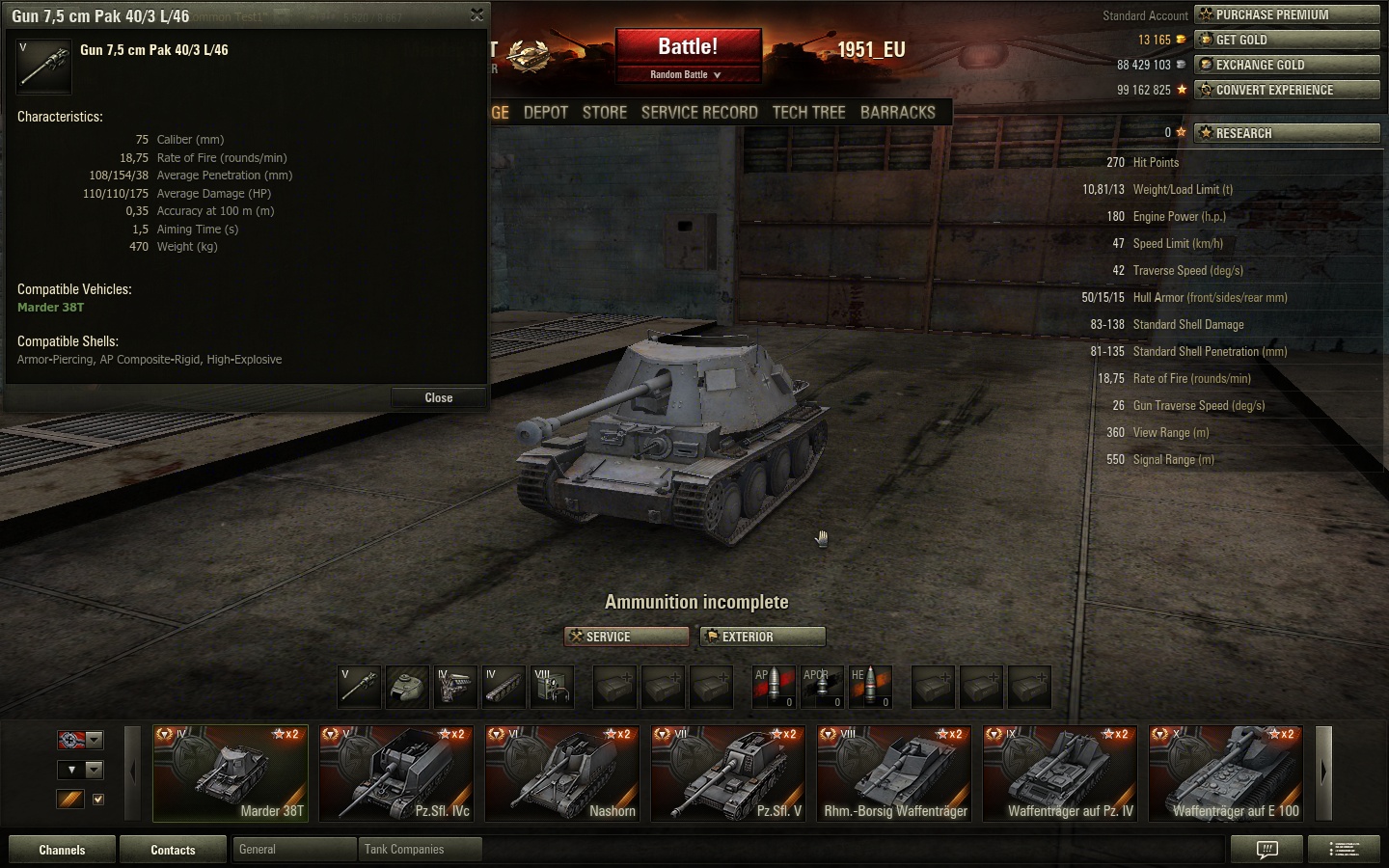The height and width of the screenshot is (868, 1389).
Task: Click the Get Gold button
Action: [x=1287, y=40]
